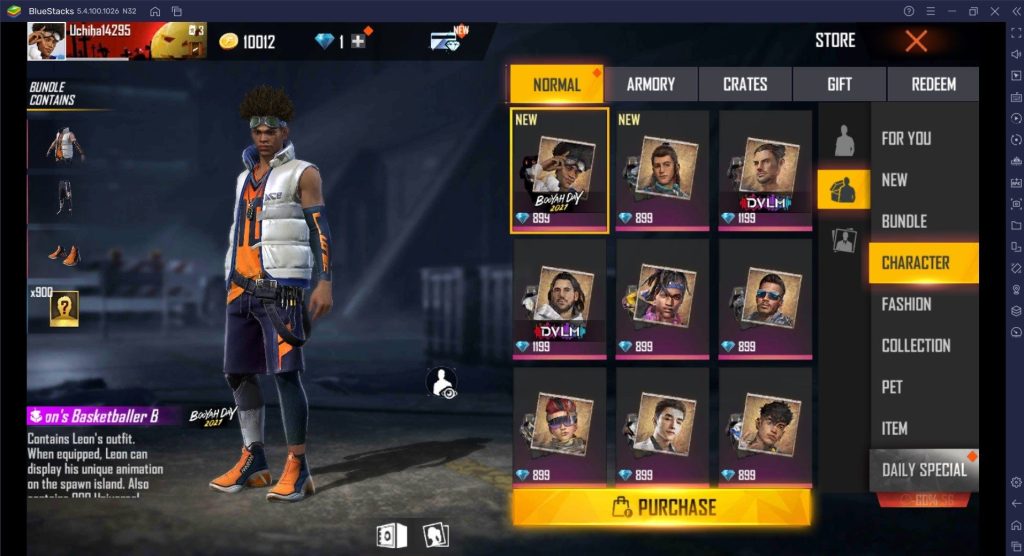The height and width of the screenshot is (556, 1024).
Task: Open the Fashion category
Action: pyautogui.click(x=906, y=304)
